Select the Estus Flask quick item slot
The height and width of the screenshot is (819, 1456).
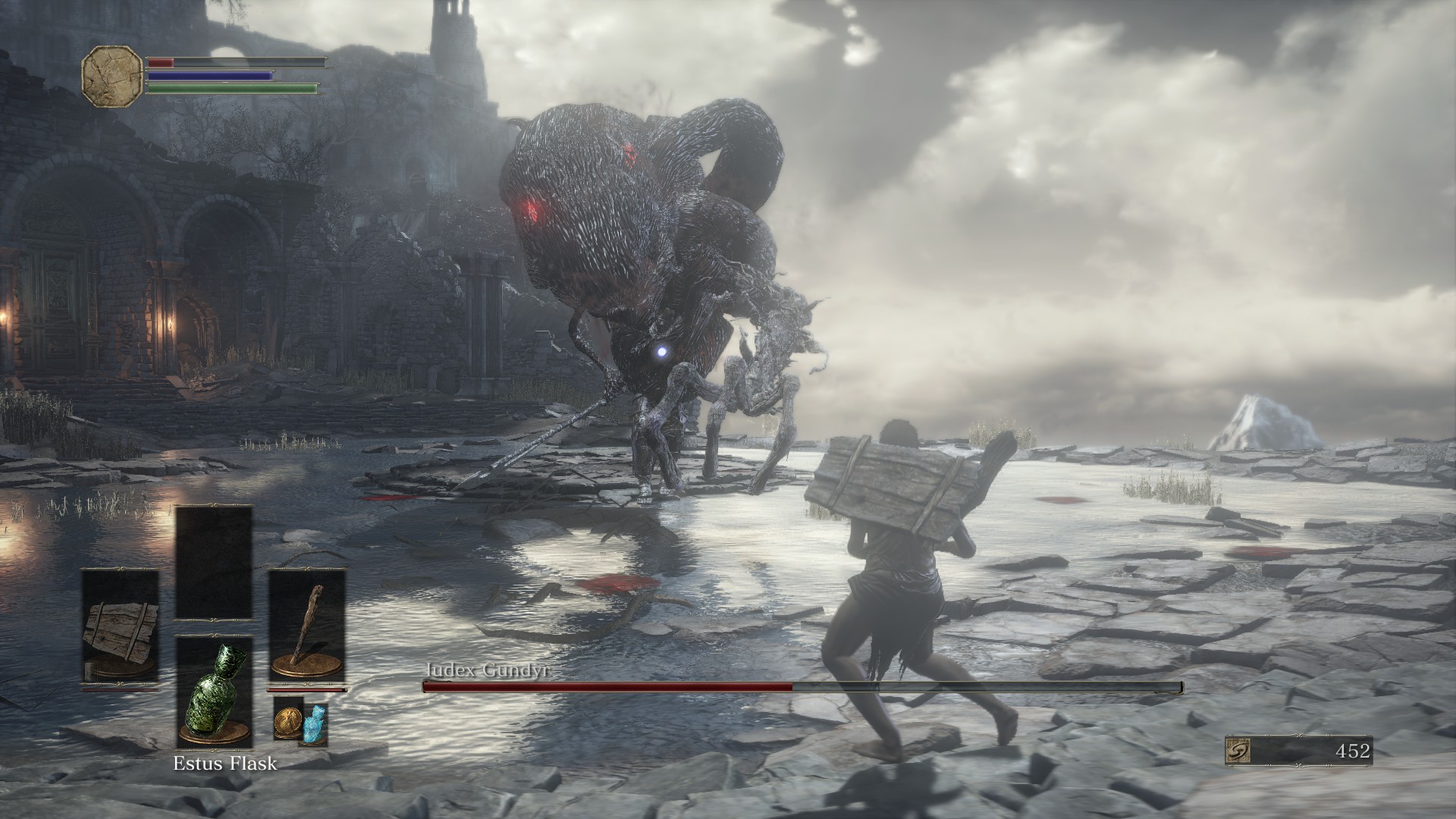point(215,692)
